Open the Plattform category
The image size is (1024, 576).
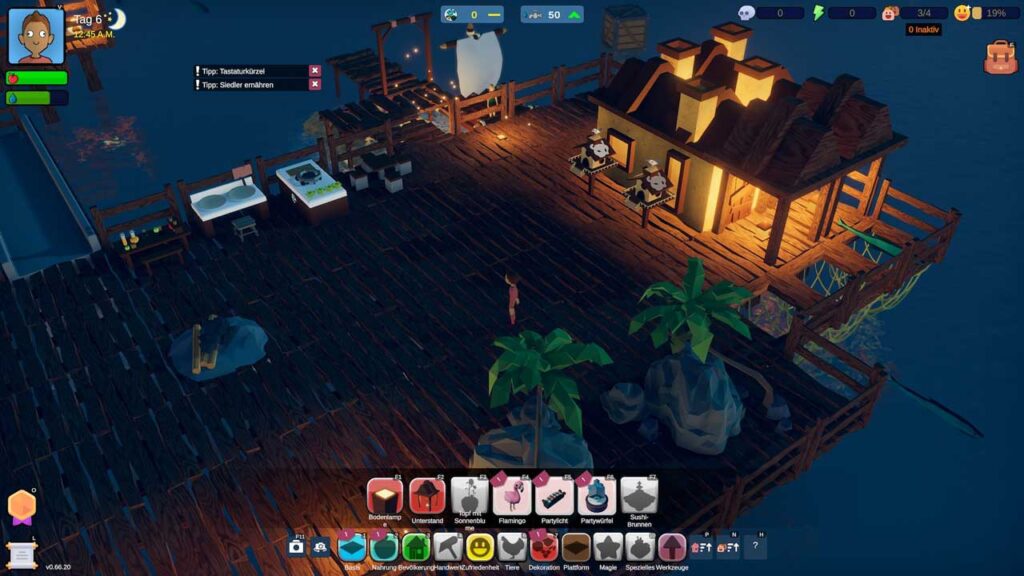point(576,547)
